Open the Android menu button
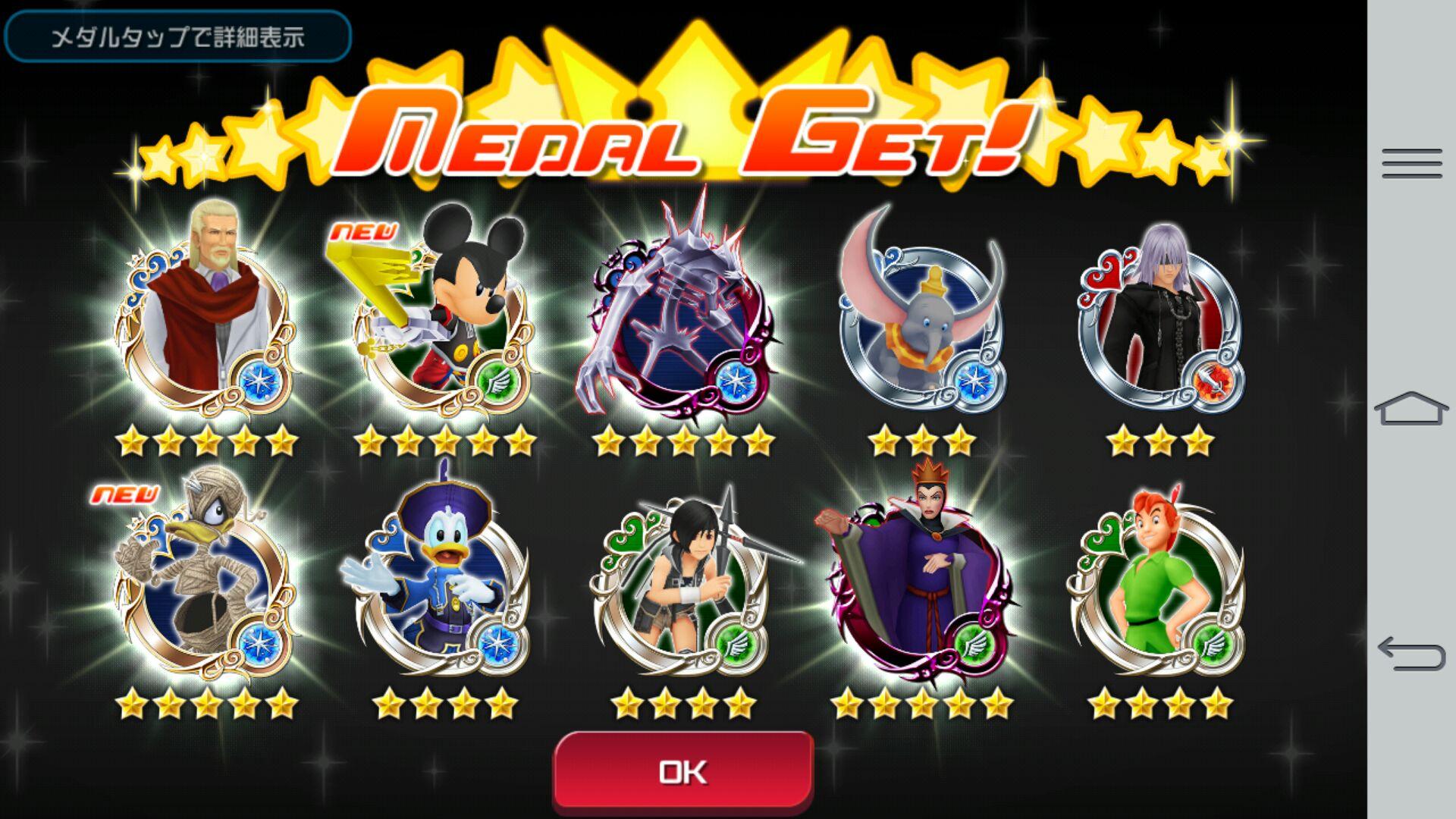Image resolution: width=1456 pixels, height=819 pixels. click(1411, 163)
